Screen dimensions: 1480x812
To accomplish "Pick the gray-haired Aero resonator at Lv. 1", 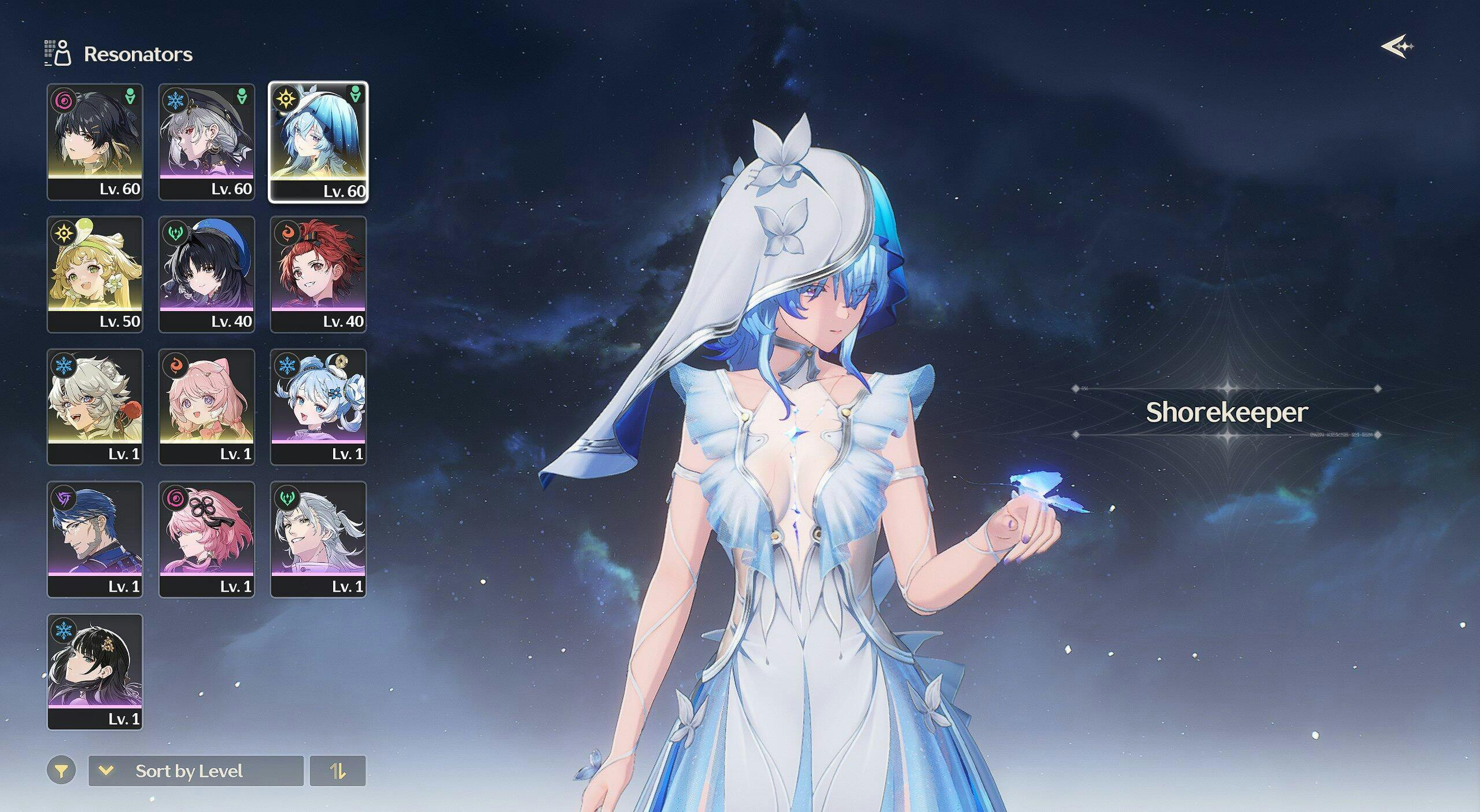I will click(x=318, y=539).
